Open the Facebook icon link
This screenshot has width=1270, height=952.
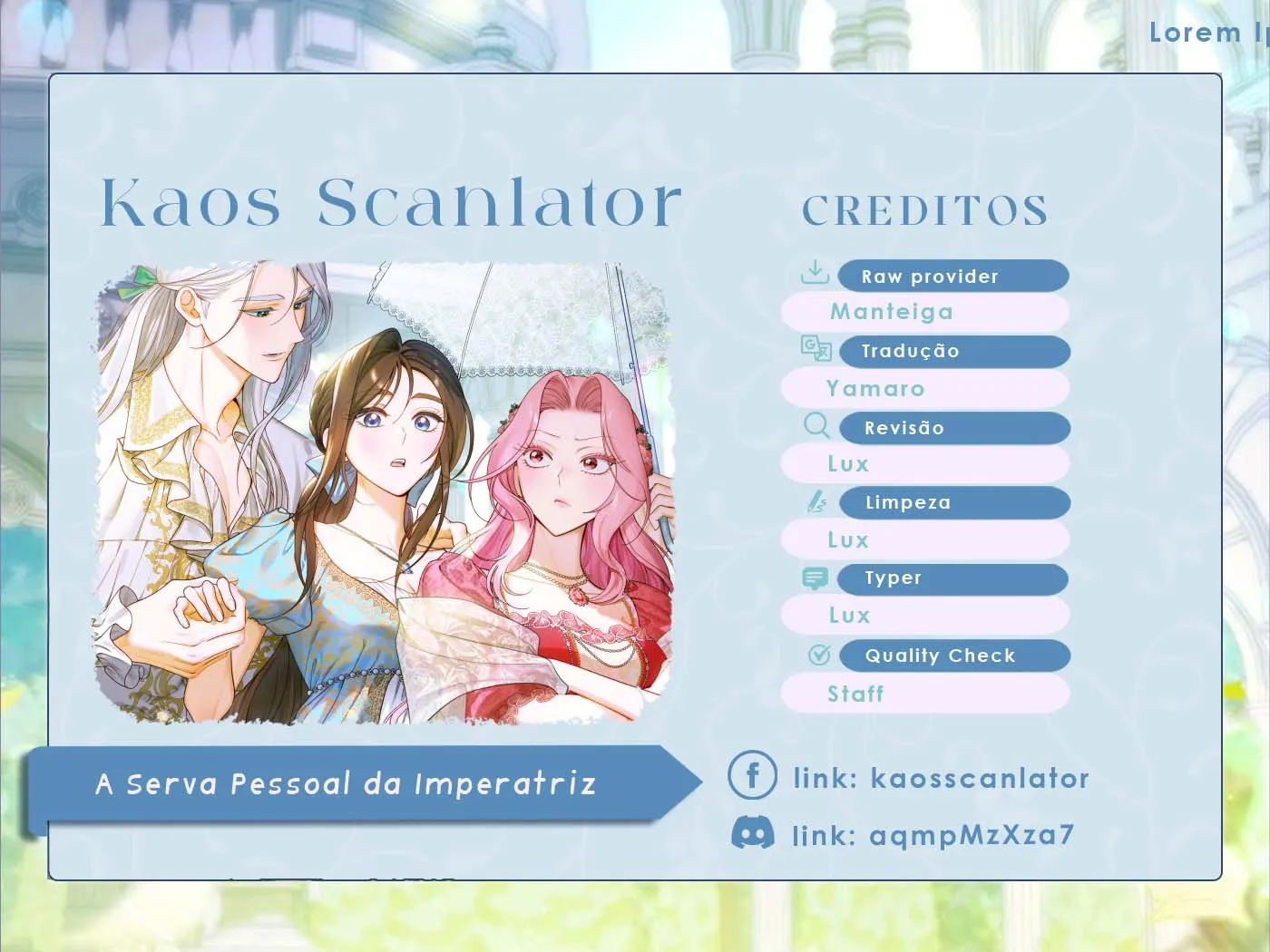click(752, 775)
